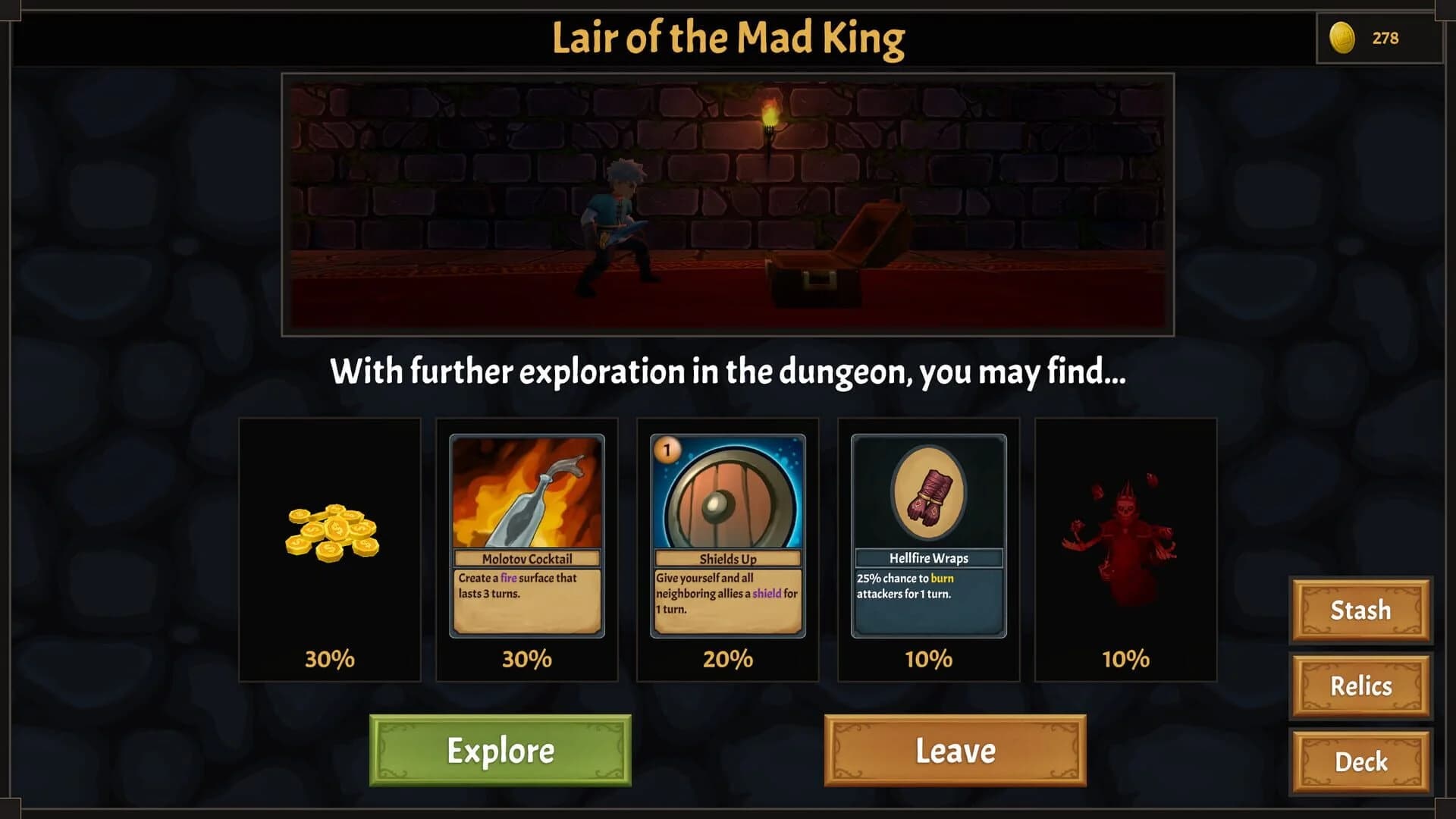Open the Deck view

tap(1360, 762)
